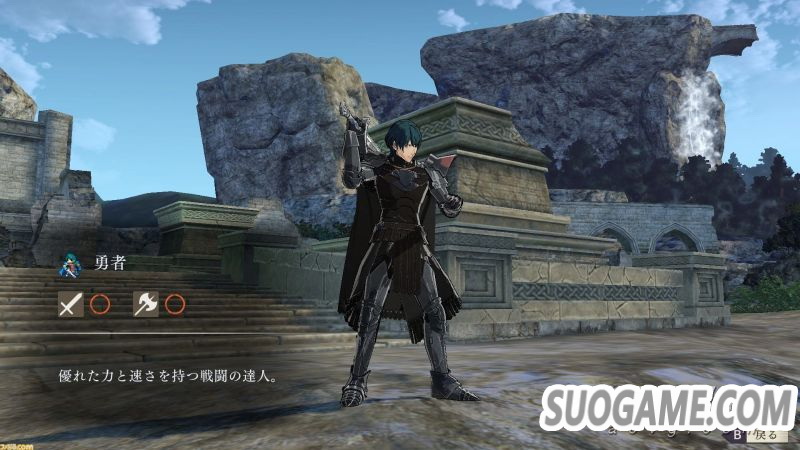Select the axe proficiency icon

[x=146, y=304]
